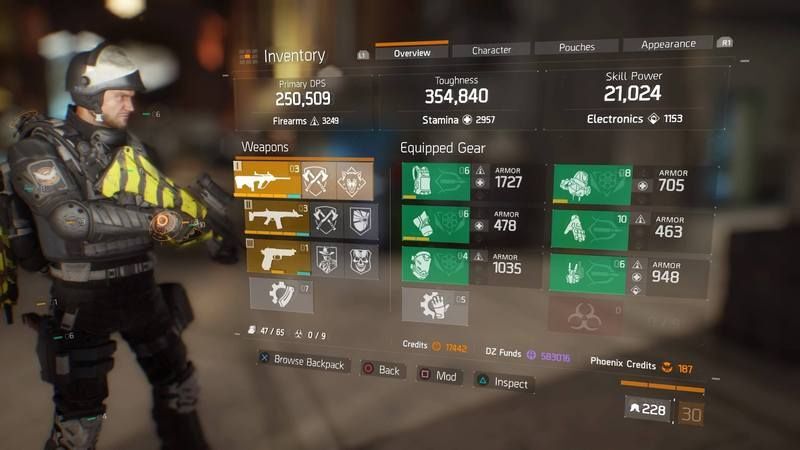Viewport: 800px width, 450px height.
Task: Open the Character tab
Action: (491, 49)
